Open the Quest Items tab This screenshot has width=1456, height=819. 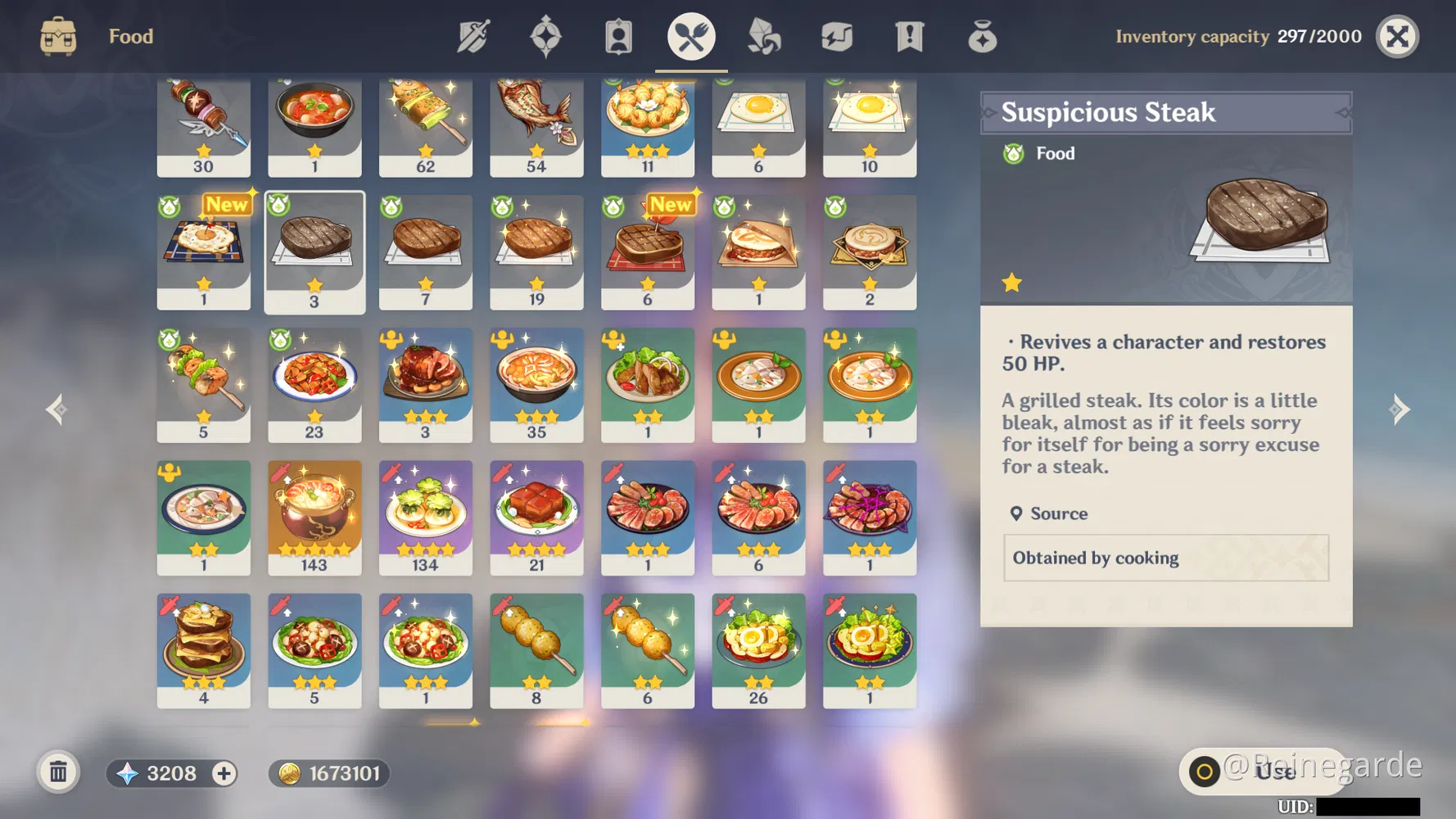point(909,36)
